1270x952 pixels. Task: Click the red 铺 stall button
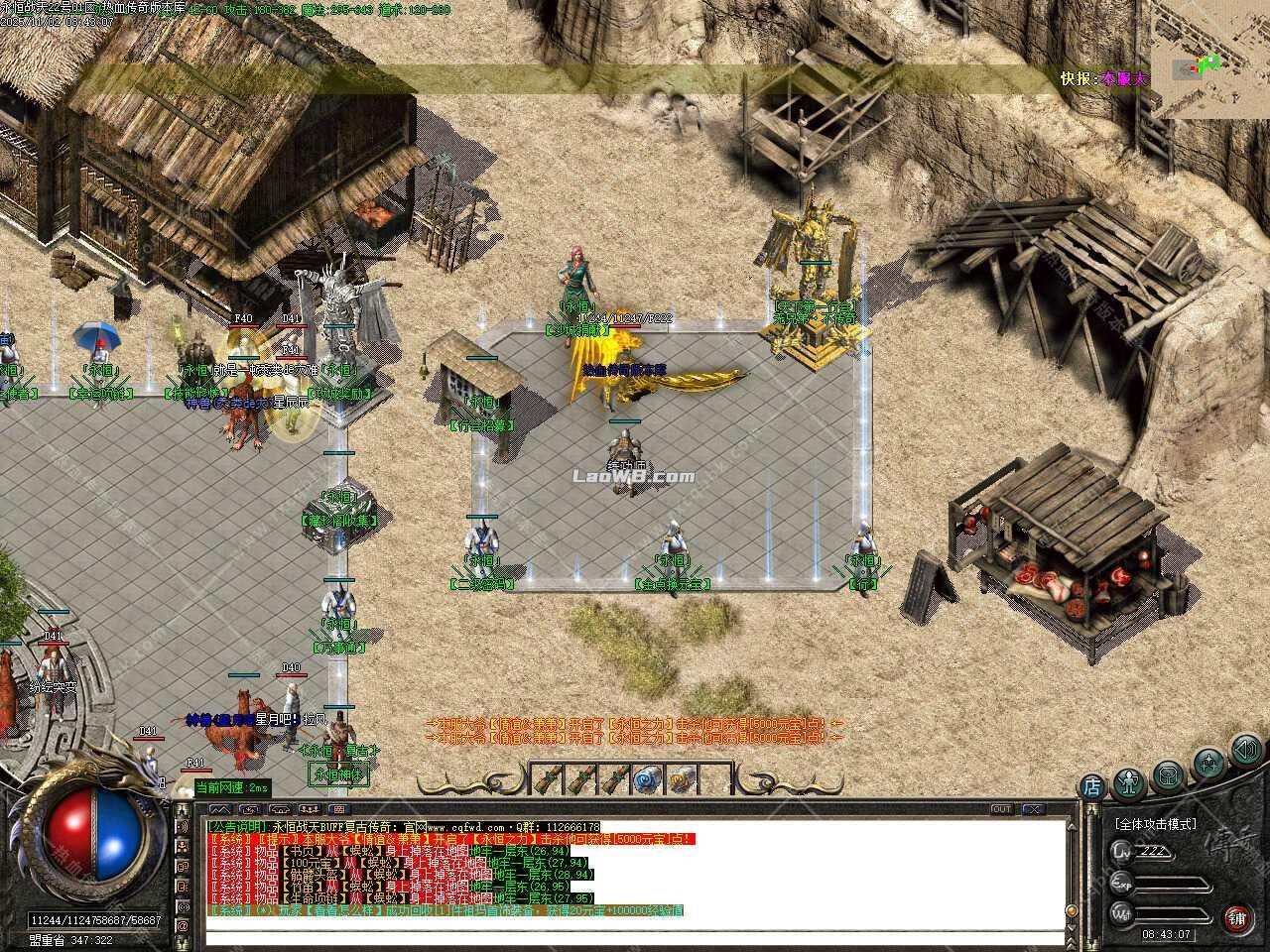1237,918
